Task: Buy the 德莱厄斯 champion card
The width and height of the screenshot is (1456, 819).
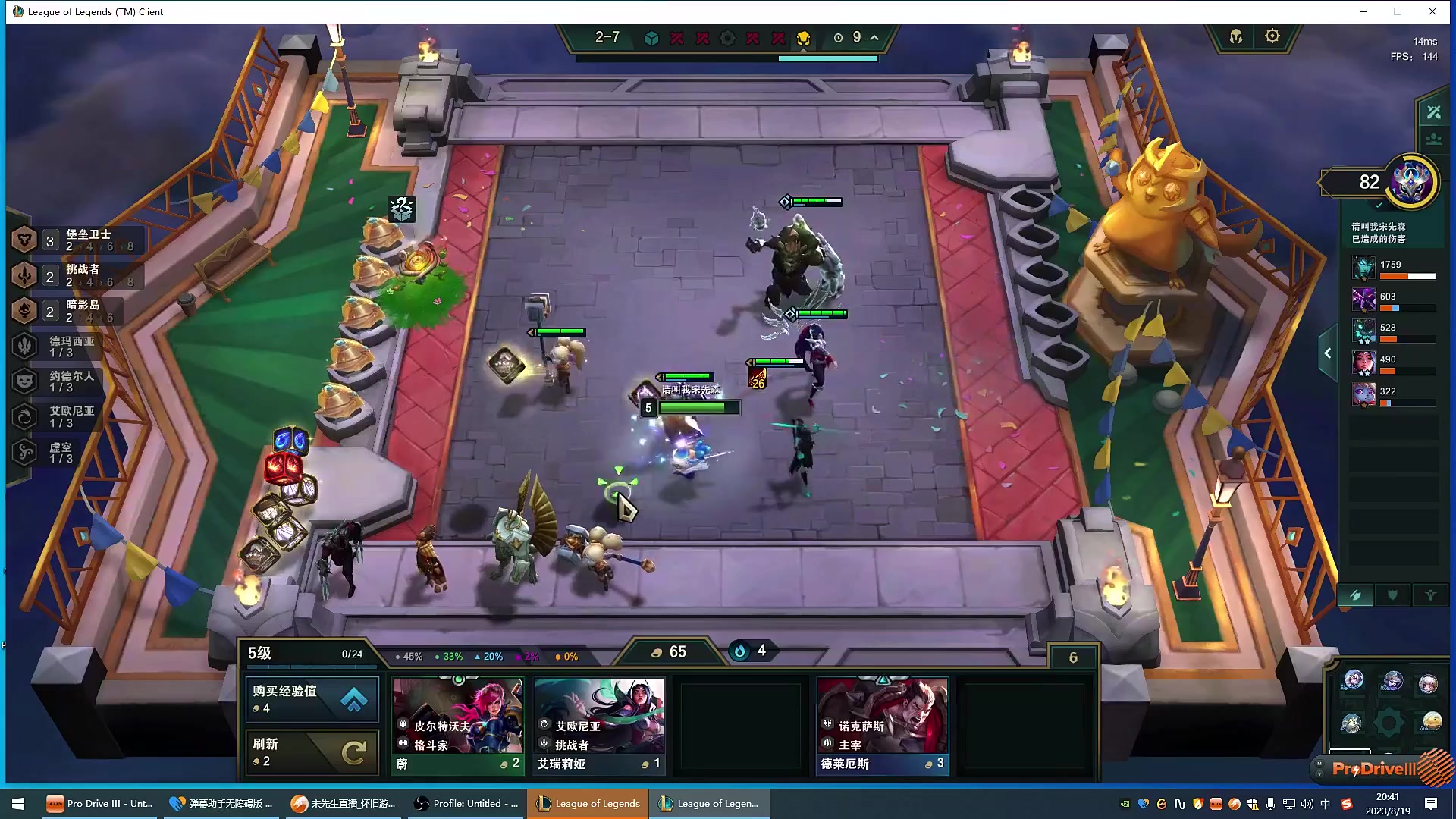Action: pyautogui.click(x=882, y=726)
